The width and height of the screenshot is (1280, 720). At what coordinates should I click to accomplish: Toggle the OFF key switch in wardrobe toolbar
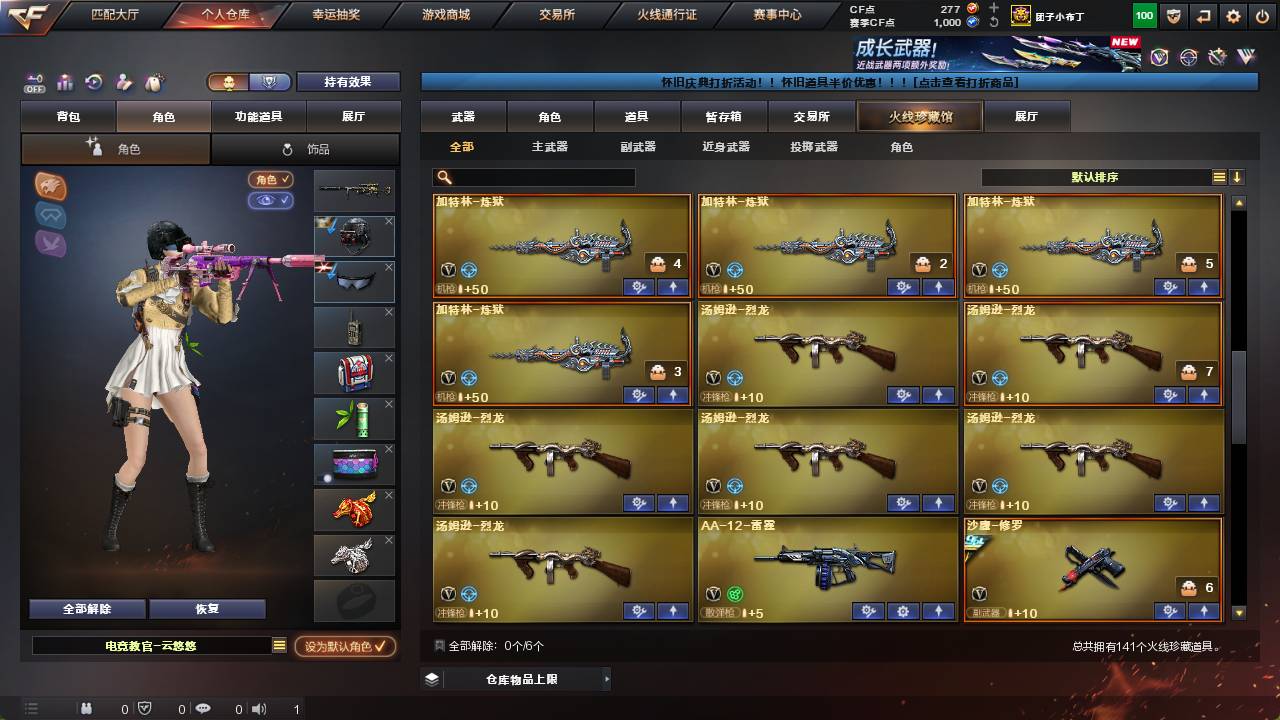pos(34,83)
